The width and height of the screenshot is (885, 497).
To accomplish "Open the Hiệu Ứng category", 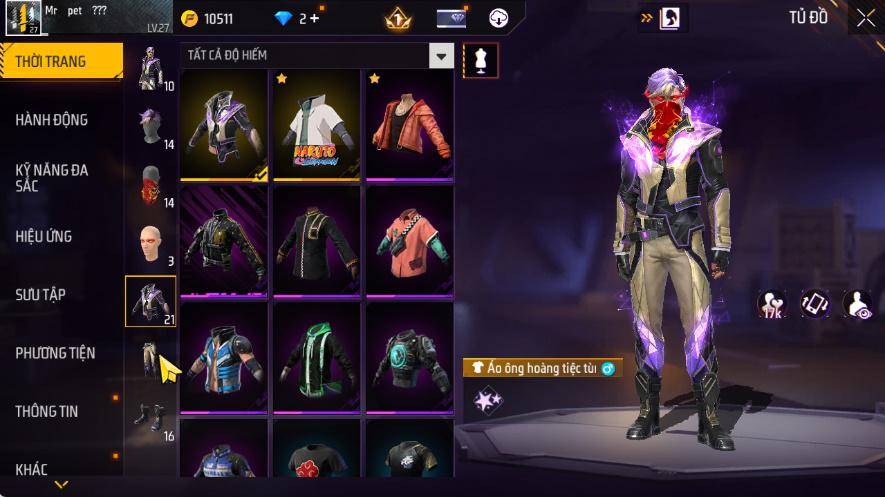I will point(44,237).
